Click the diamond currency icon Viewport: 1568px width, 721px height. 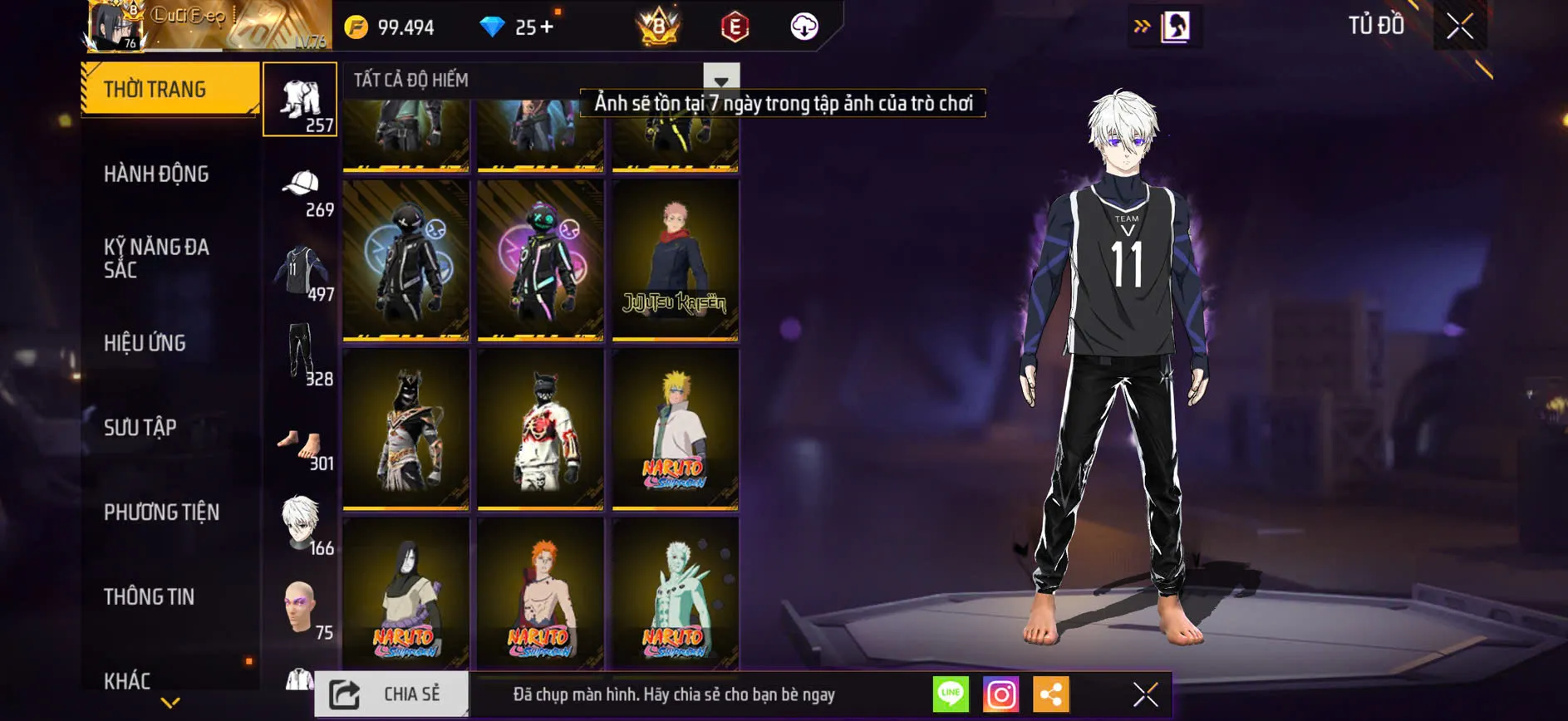coord(494,26)
